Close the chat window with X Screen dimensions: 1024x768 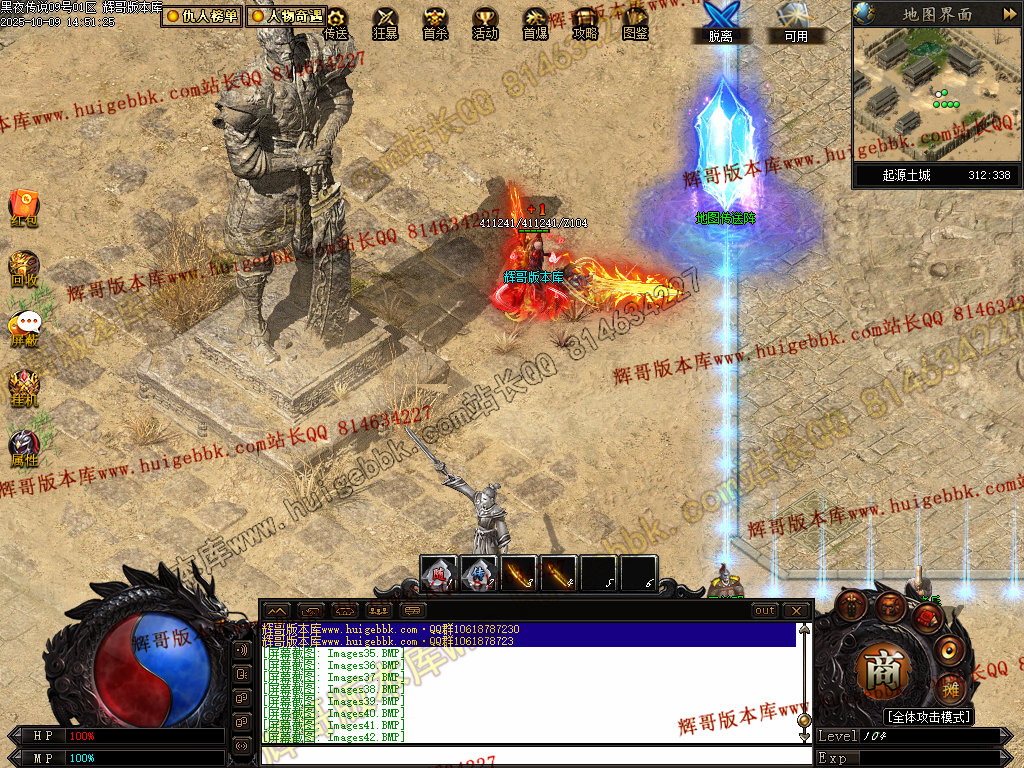[796, 610]
